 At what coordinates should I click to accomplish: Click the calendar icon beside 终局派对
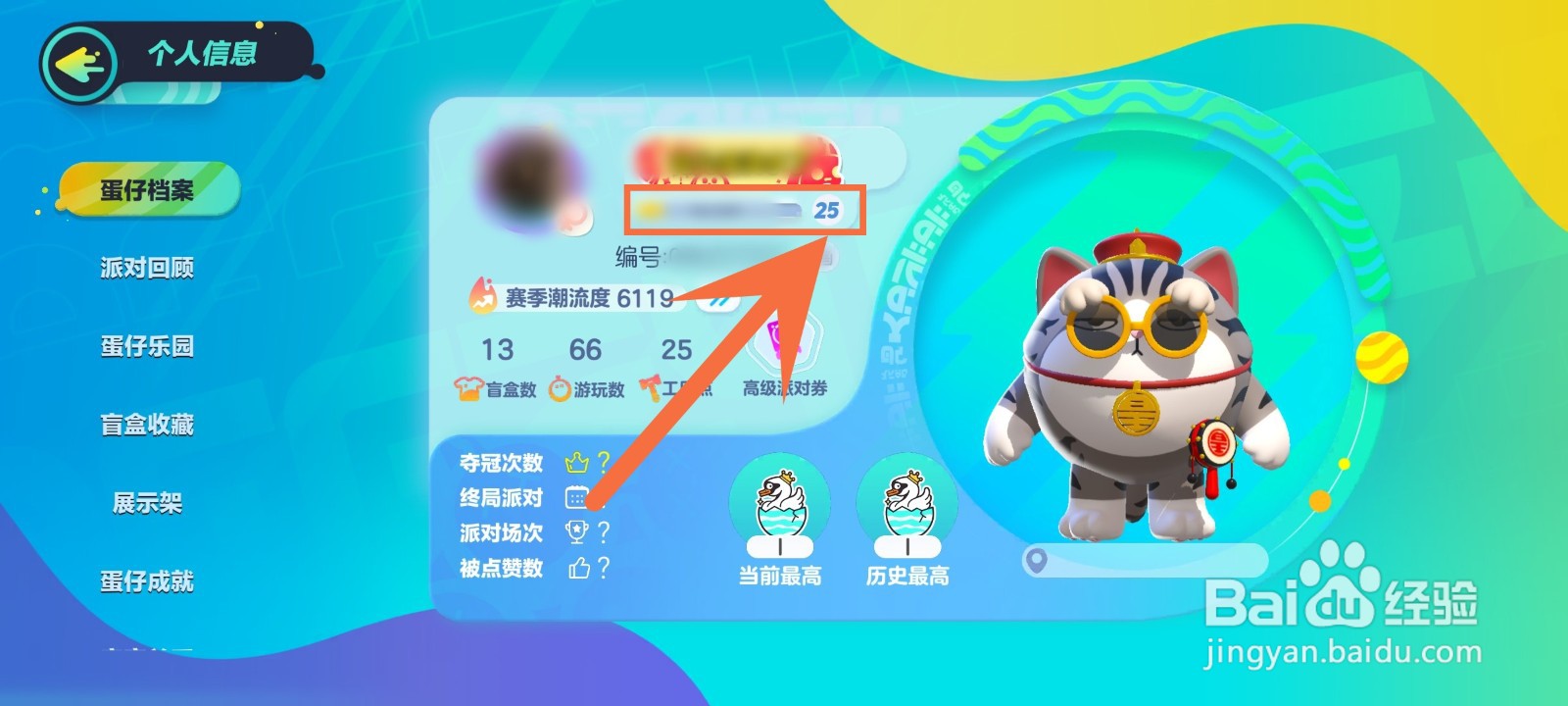(x=577, y=494)
